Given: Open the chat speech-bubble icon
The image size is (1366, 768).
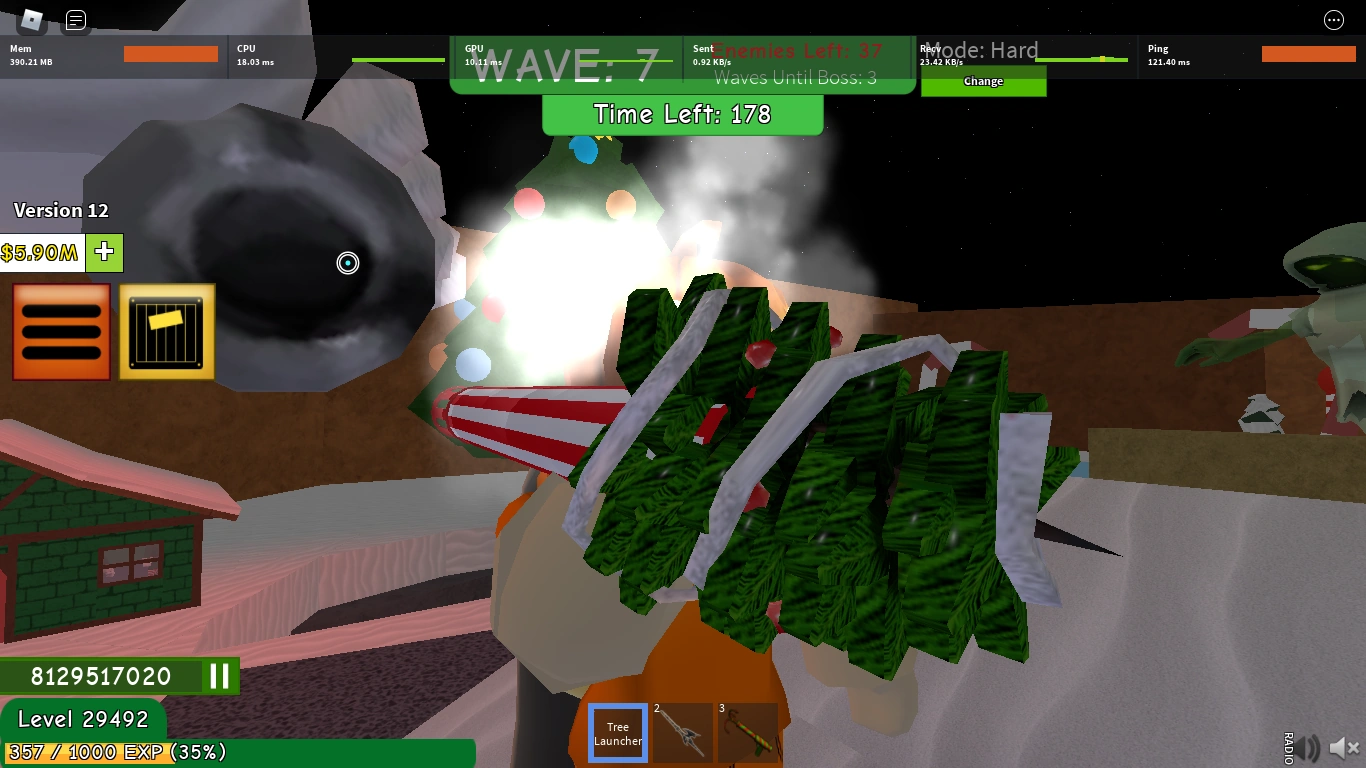Looking at the screenshot, I should click(75, 18).
